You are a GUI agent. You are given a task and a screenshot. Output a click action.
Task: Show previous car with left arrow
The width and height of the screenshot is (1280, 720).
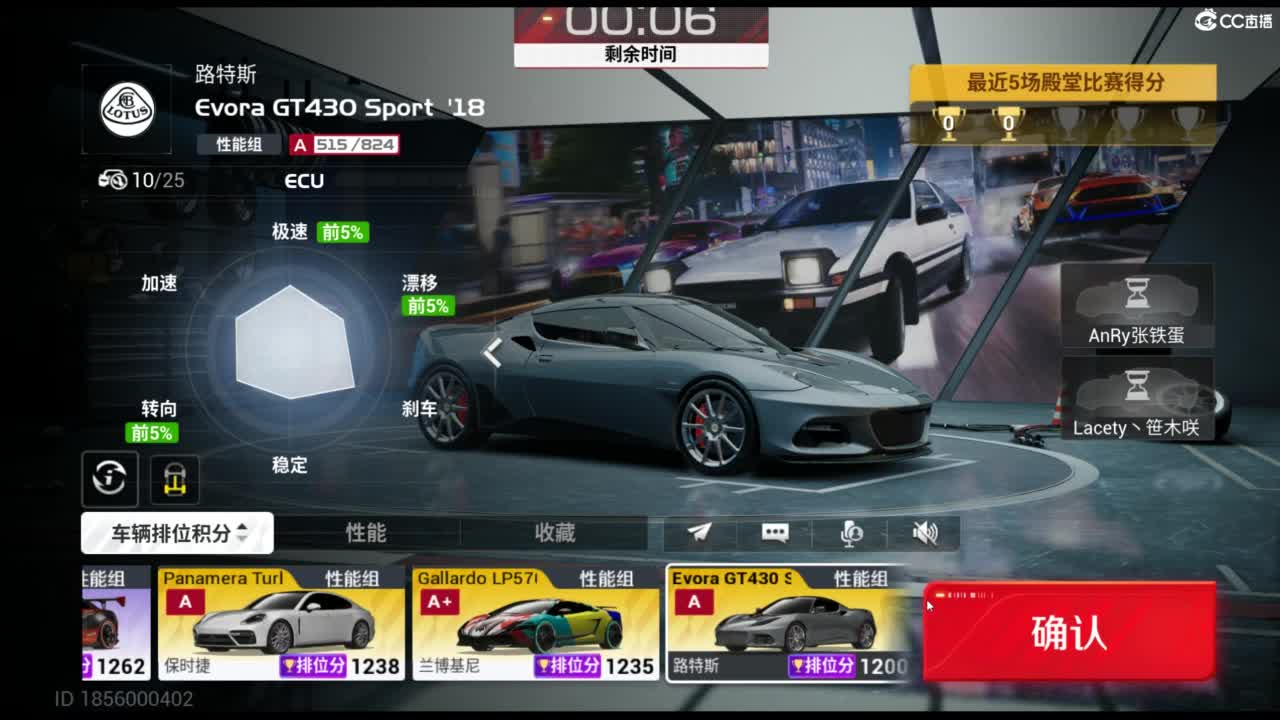492,352
